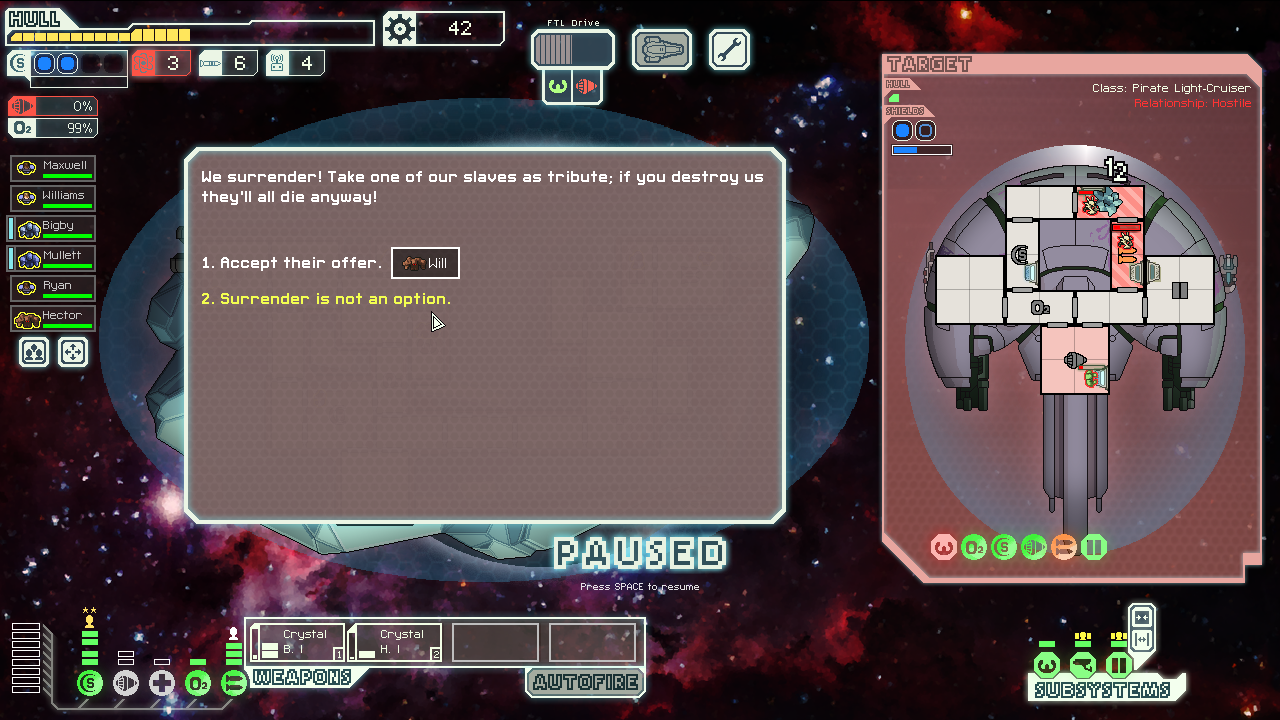Click the oxygen system power icon
This screenshot has height=720, width=1280.
198,684
